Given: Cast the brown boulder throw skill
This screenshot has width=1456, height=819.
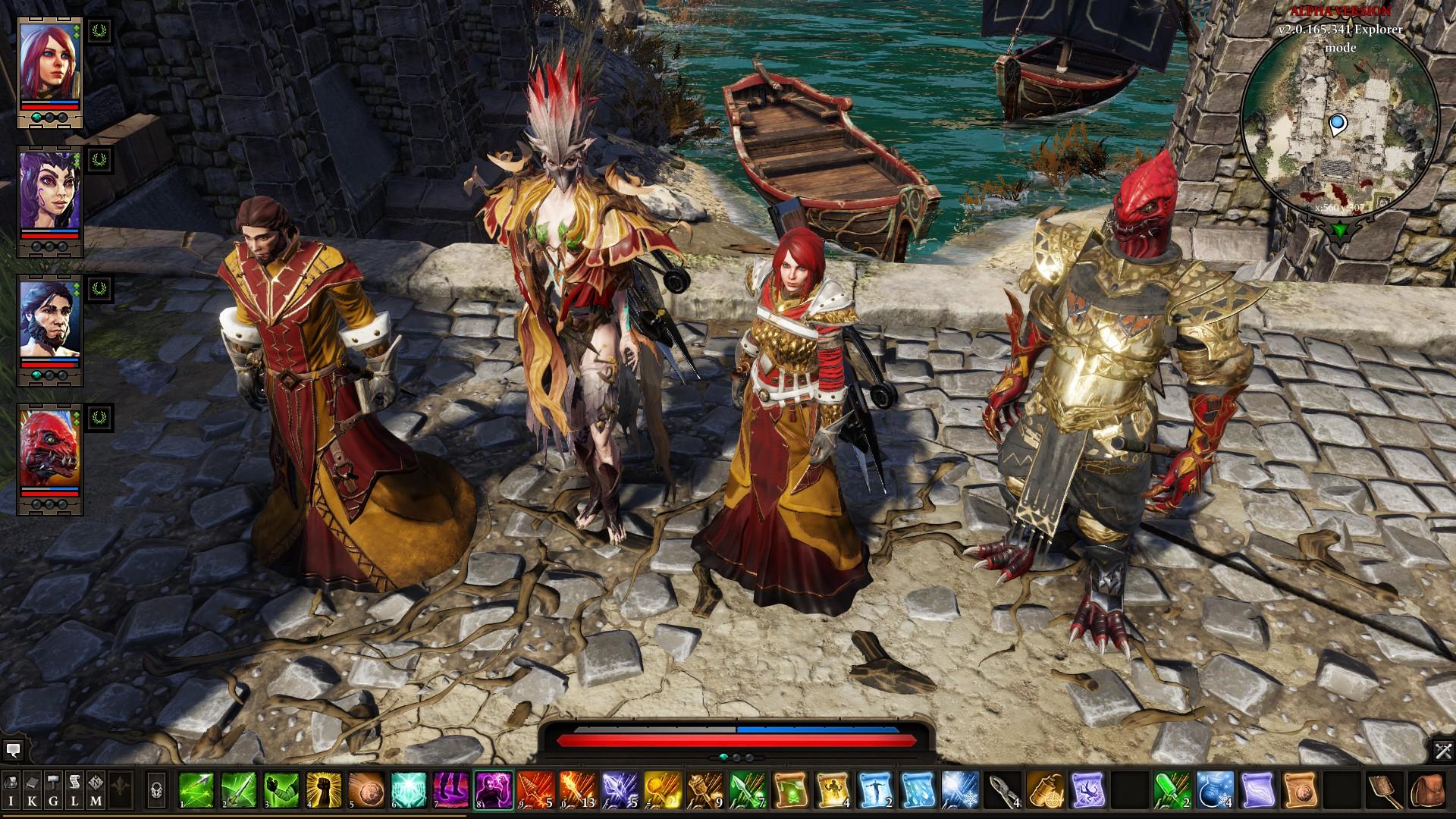Looking at the screenshot, I should point(366,790).
